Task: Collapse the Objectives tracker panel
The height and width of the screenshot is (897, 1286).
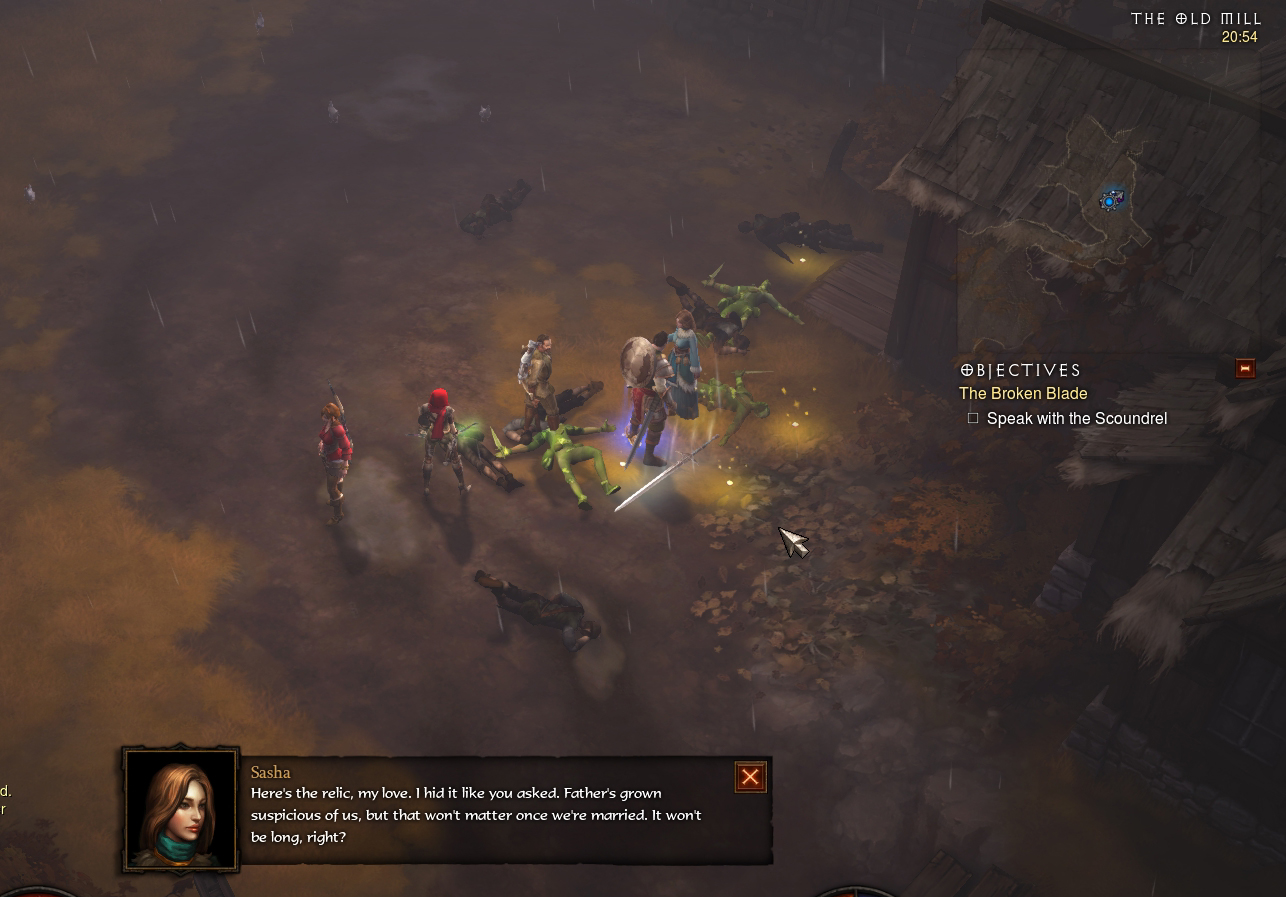Action: 1245,369
